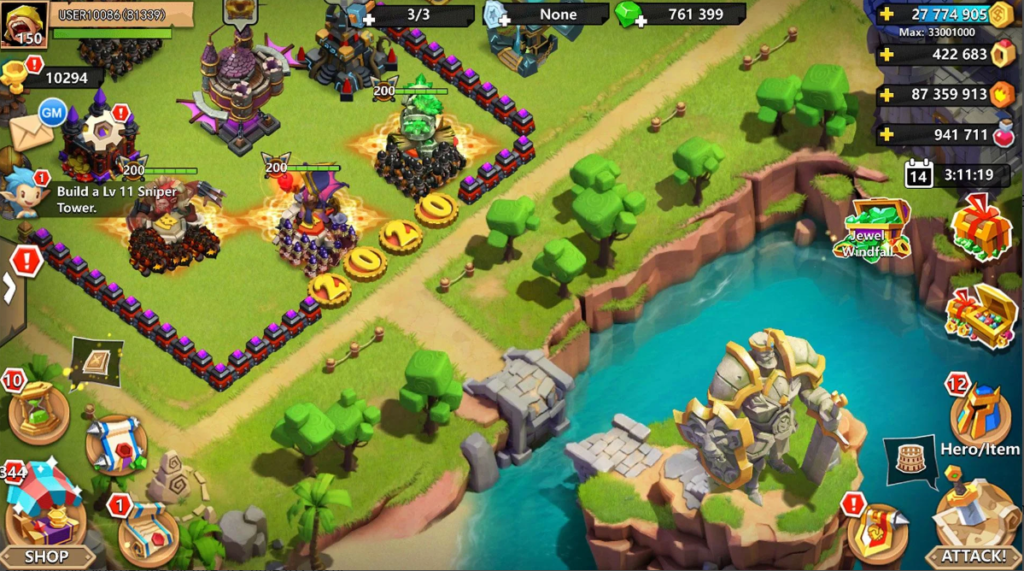Open the spiked scroll with red seal
The image size is (1024, 571).
pyautogui.click(x=115, y=443)
